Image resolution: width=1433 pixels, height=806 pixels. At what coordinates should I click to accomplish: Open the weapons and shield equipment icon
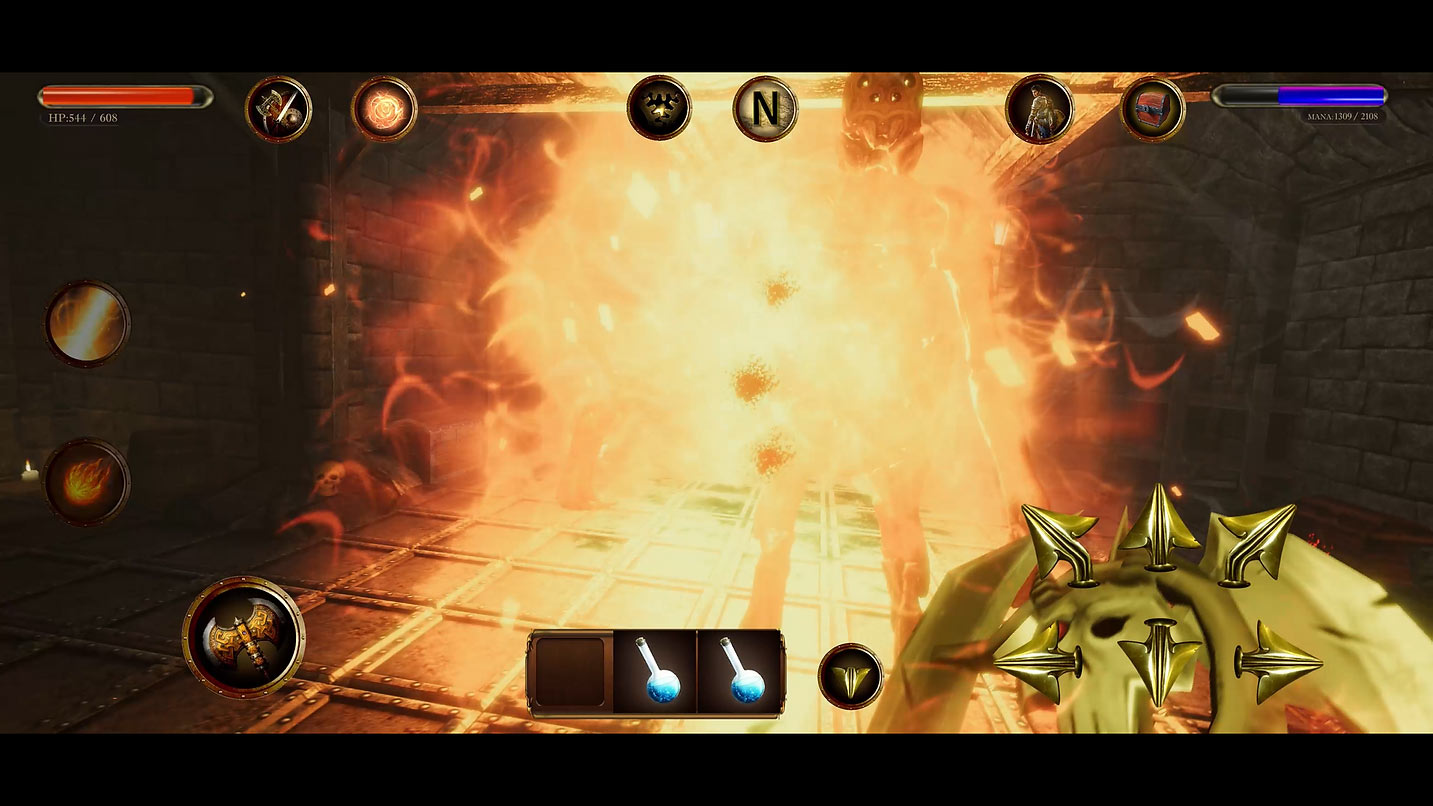278,109
